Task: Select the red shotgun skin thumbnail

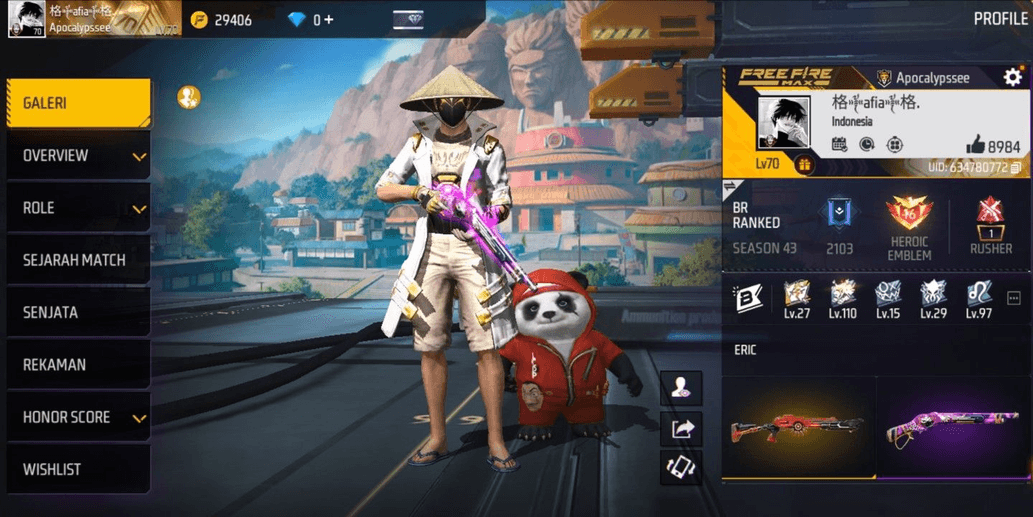Action: pyautogui.click(x=797, y=427)
